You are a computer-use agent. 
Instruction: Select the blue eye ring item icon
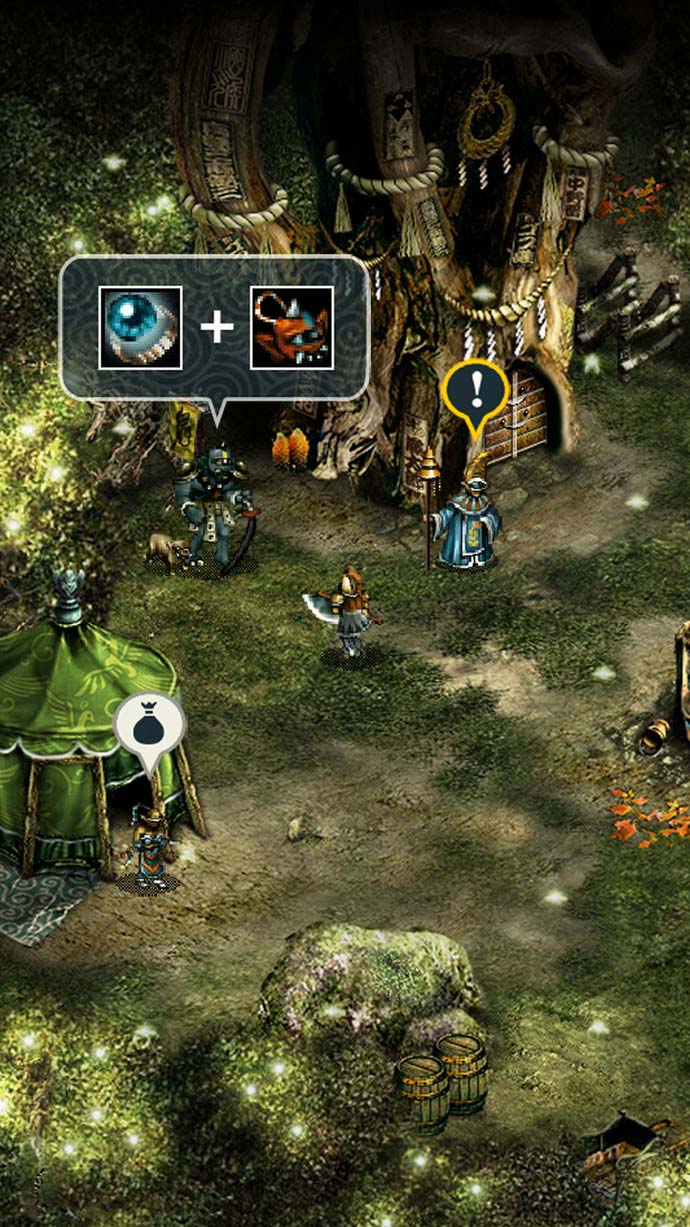(140, 327)
